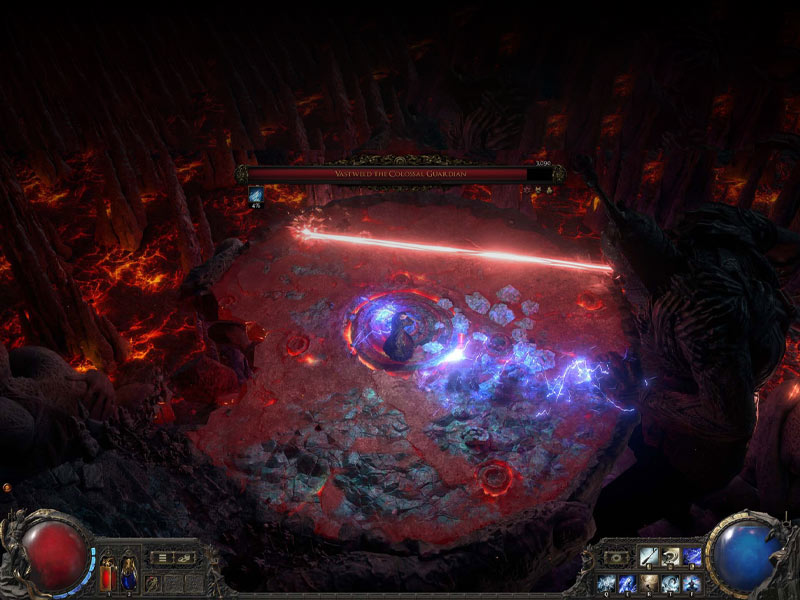Screen dimensions: 800x600
Task: Select the staff attack skill icon
Action: tap(647, 556)
